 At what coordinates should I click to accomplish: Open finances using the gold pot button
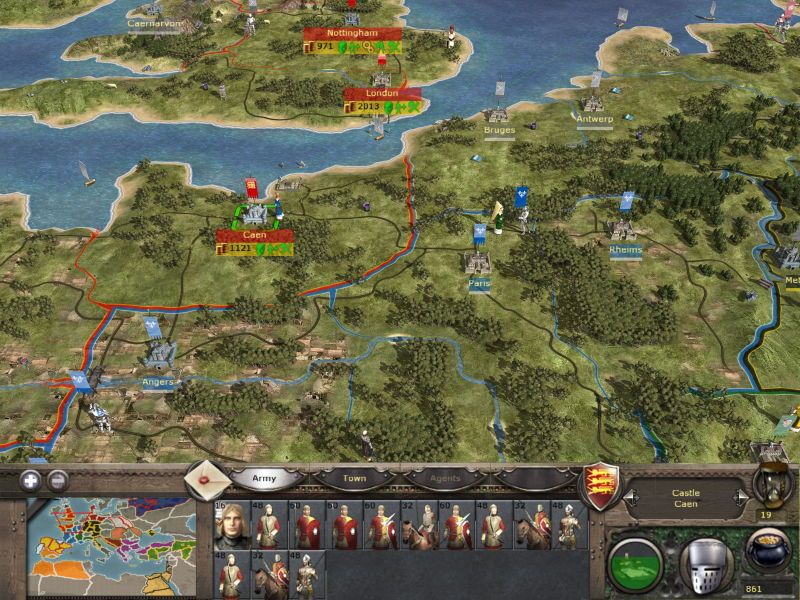(767, 555)
